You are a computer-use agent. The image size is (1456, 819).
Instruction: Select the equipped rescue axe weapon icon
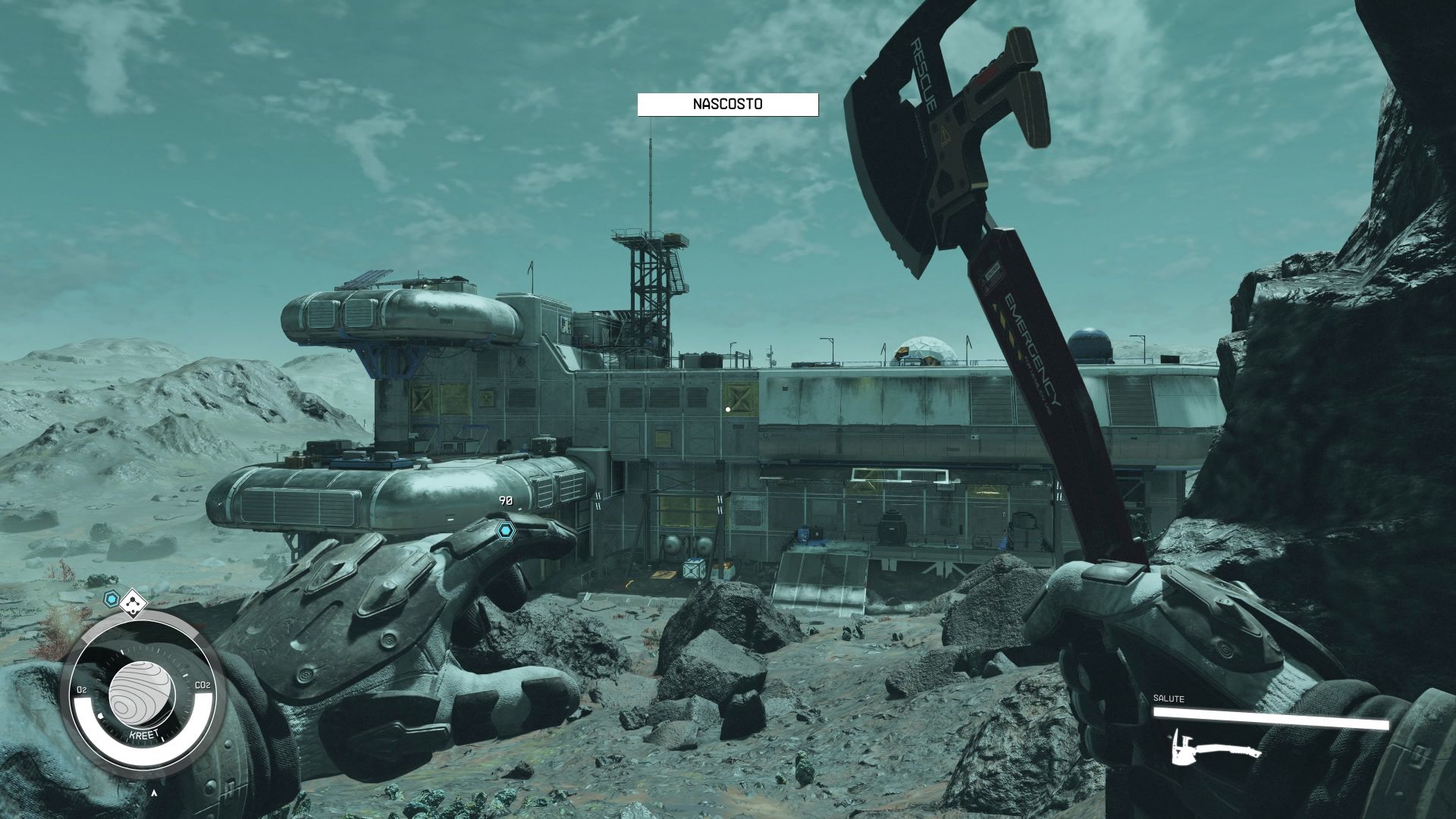1216,748
